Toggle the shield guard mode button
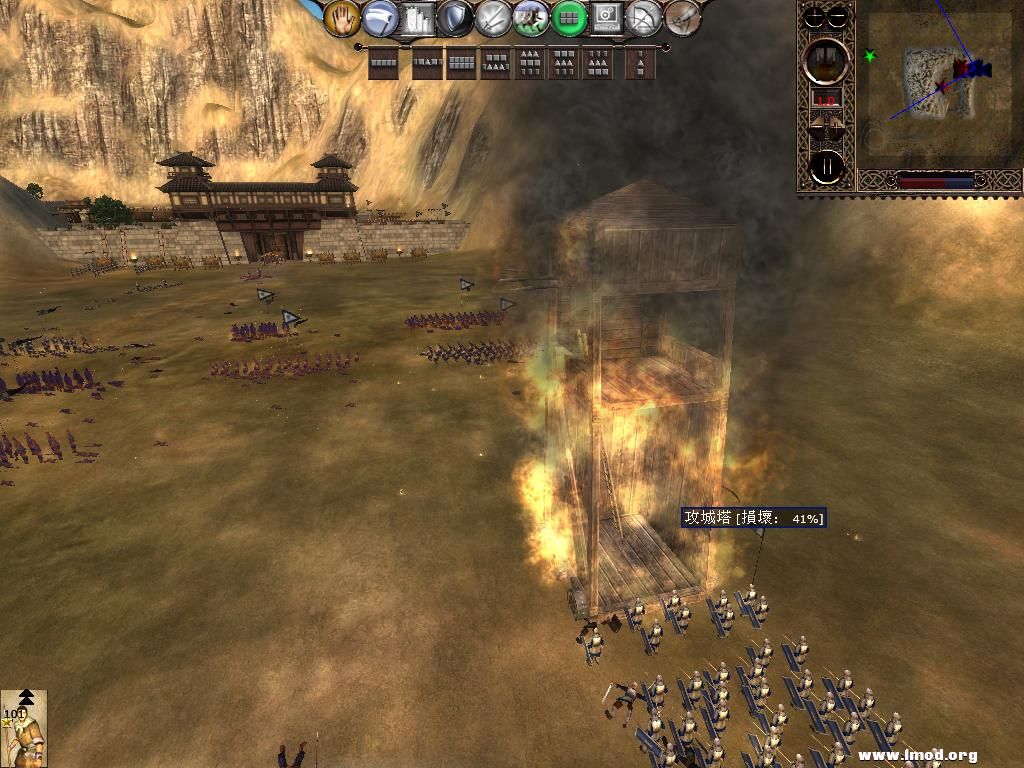Viewport: 1024px width, 768px height. pyautogui.click(x=456, y=17)
